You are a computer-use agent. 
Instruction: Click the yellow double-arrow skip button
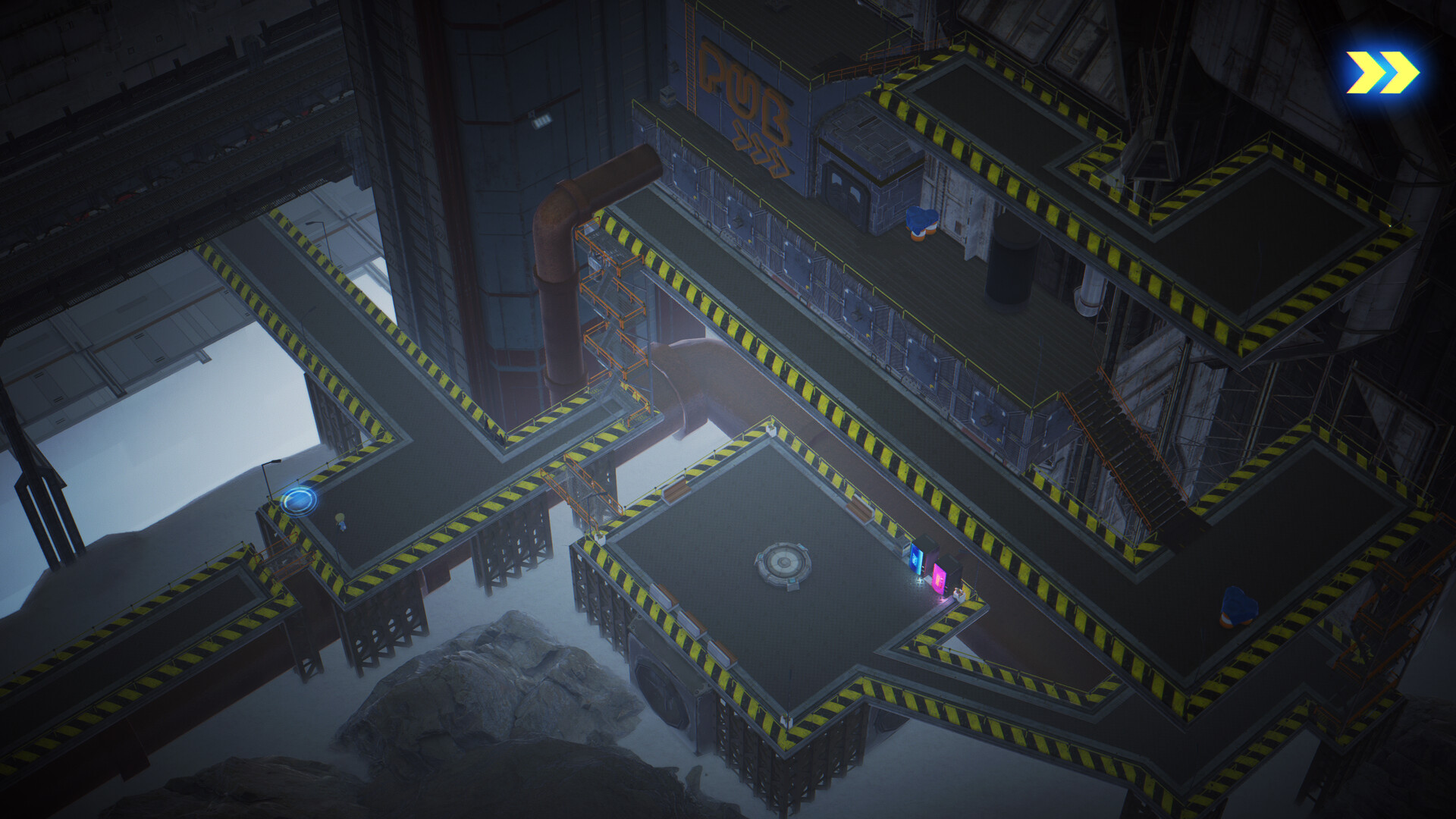coord(1382,73)
